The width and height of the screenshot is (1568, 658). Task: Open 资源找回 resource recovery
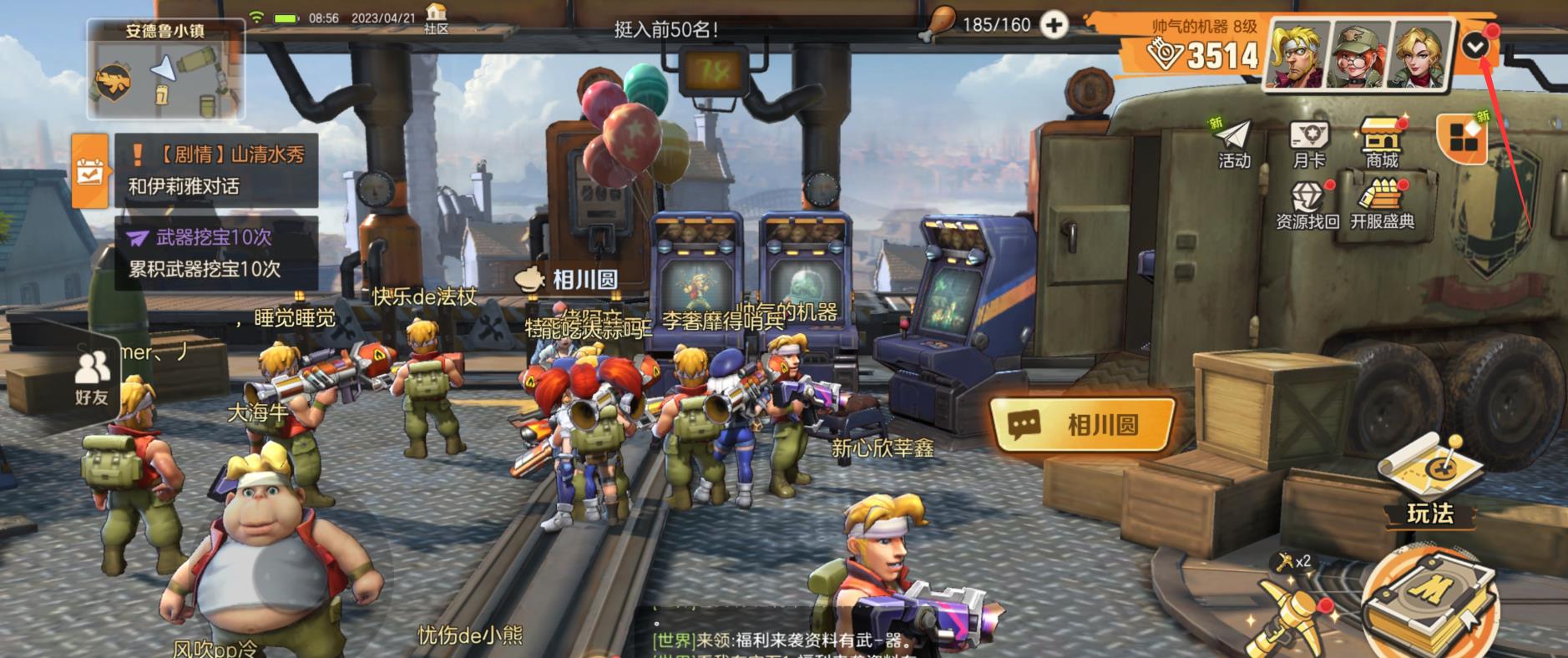pyautogui.click(x=1307, y=206)
